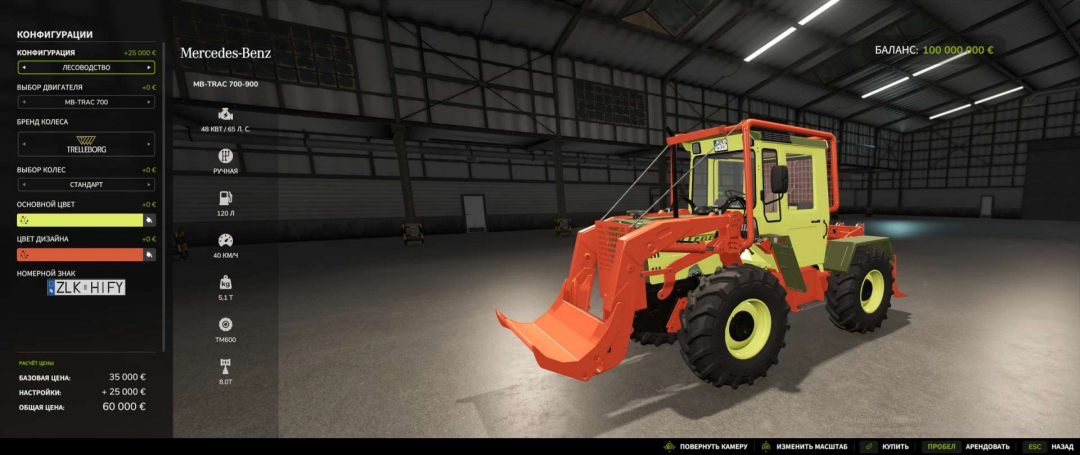Viewport: 1080px width, 455px height.
Task: Select previous Выбор колес wheel option
Action: click(x=23, y=185)
